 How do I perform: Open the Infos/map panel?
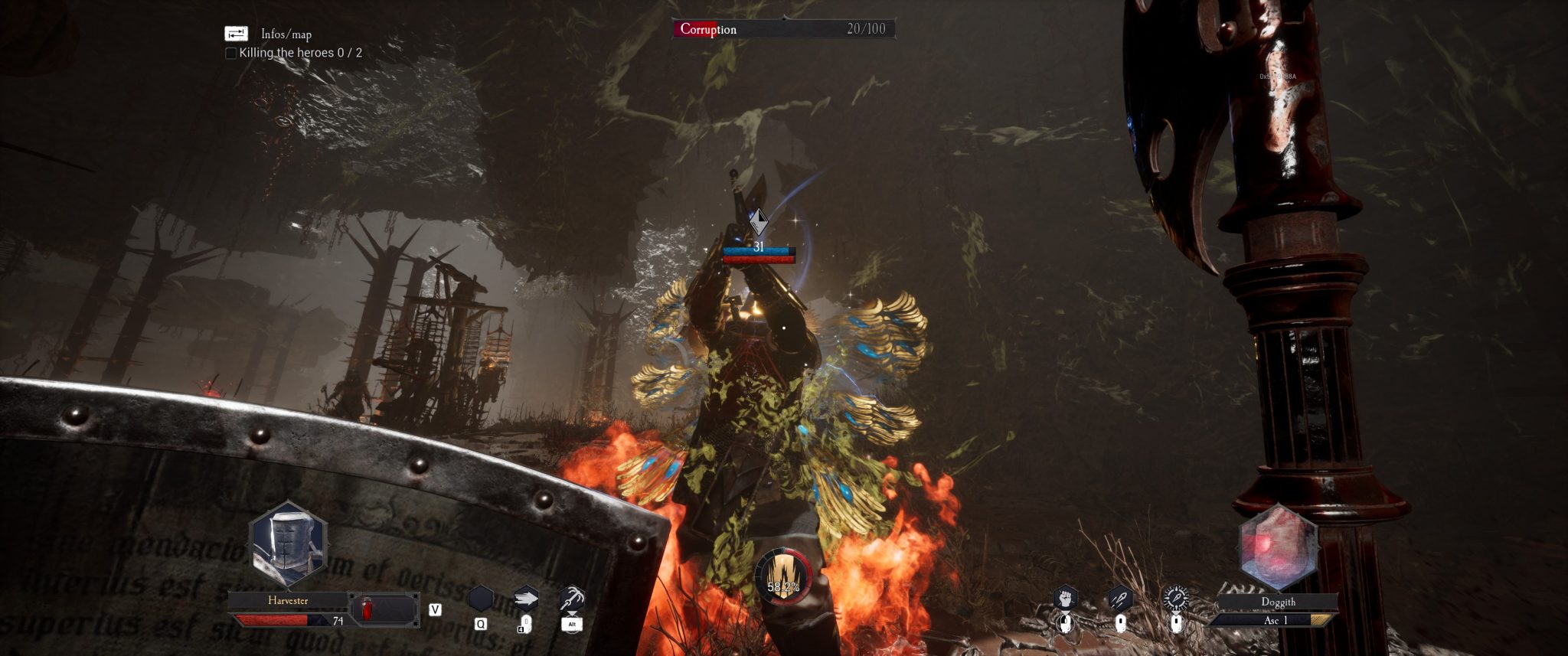pyautogui.click(x=237, y=34)
